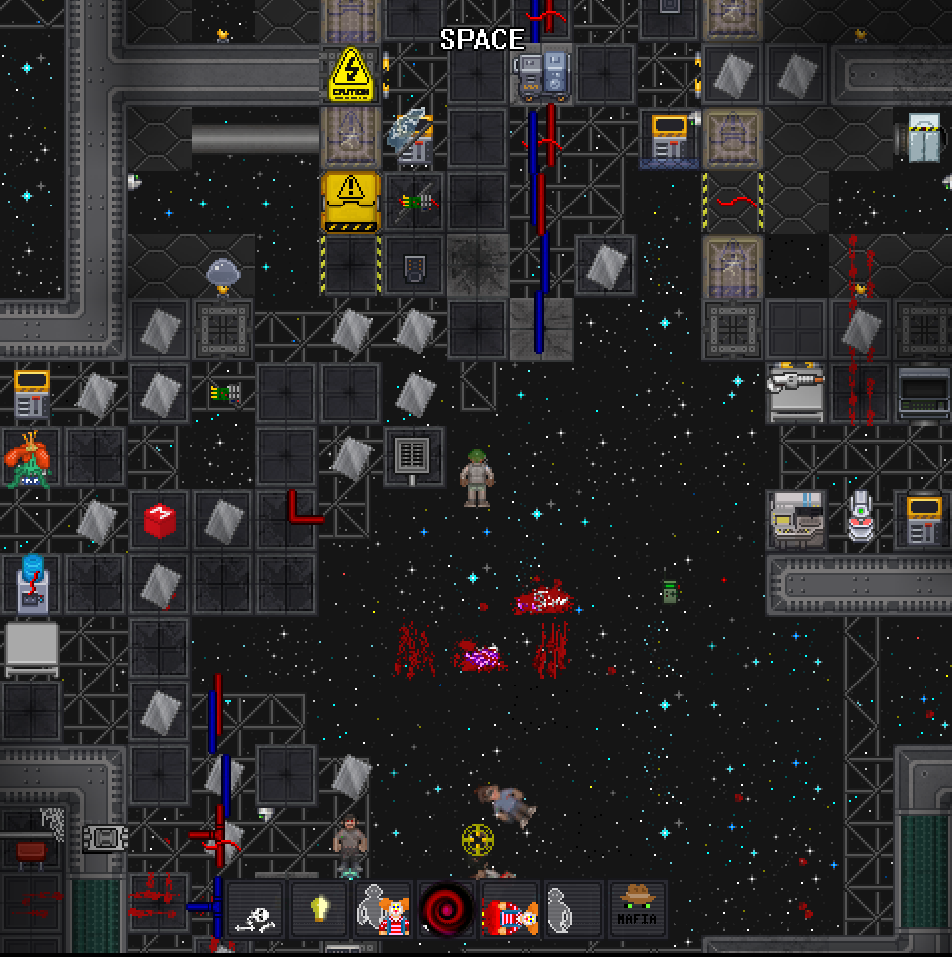
Task: Select the standing clown with ghost icon
Action: 384,910
